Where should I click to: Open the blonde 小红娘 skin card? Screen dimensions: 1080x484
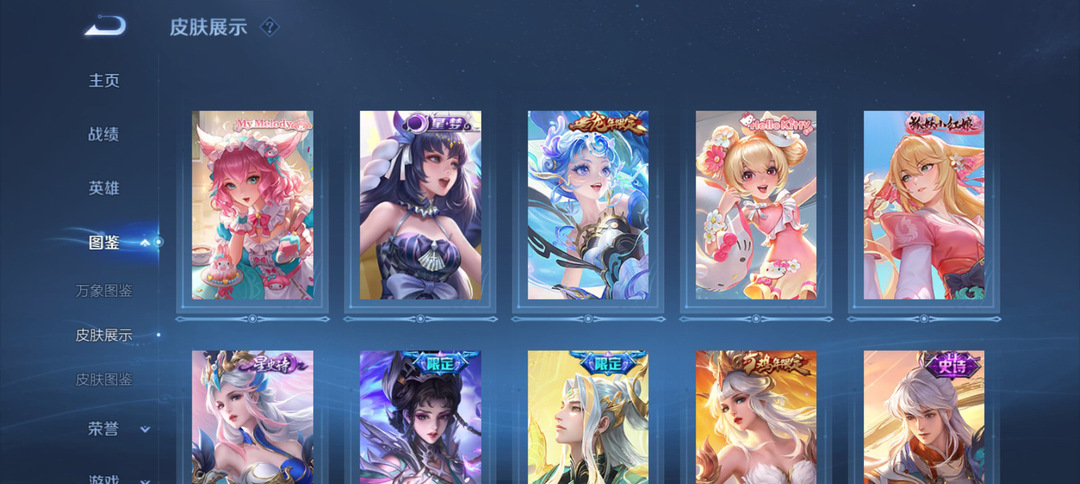(924, 205)
